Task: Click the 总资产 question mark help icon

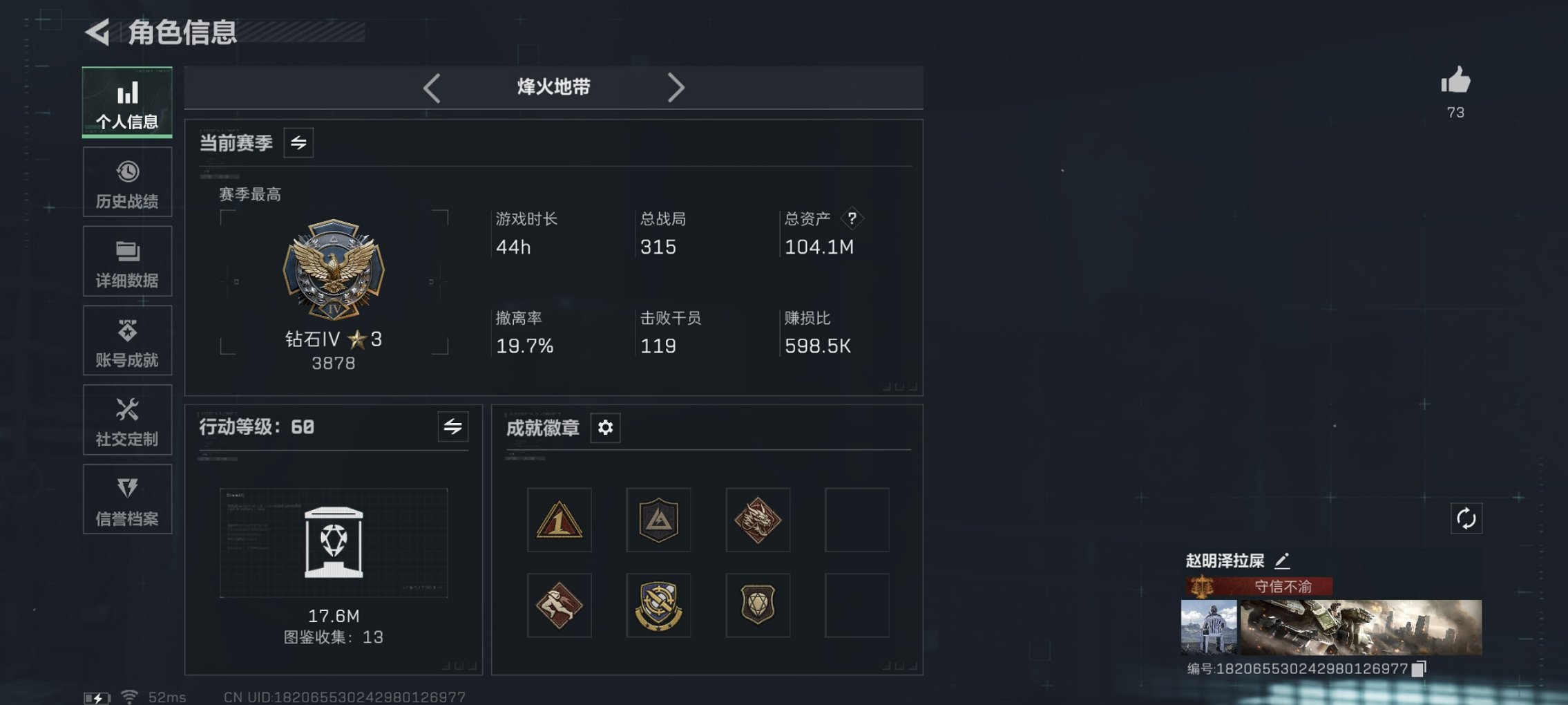Action: coord(852,219)
